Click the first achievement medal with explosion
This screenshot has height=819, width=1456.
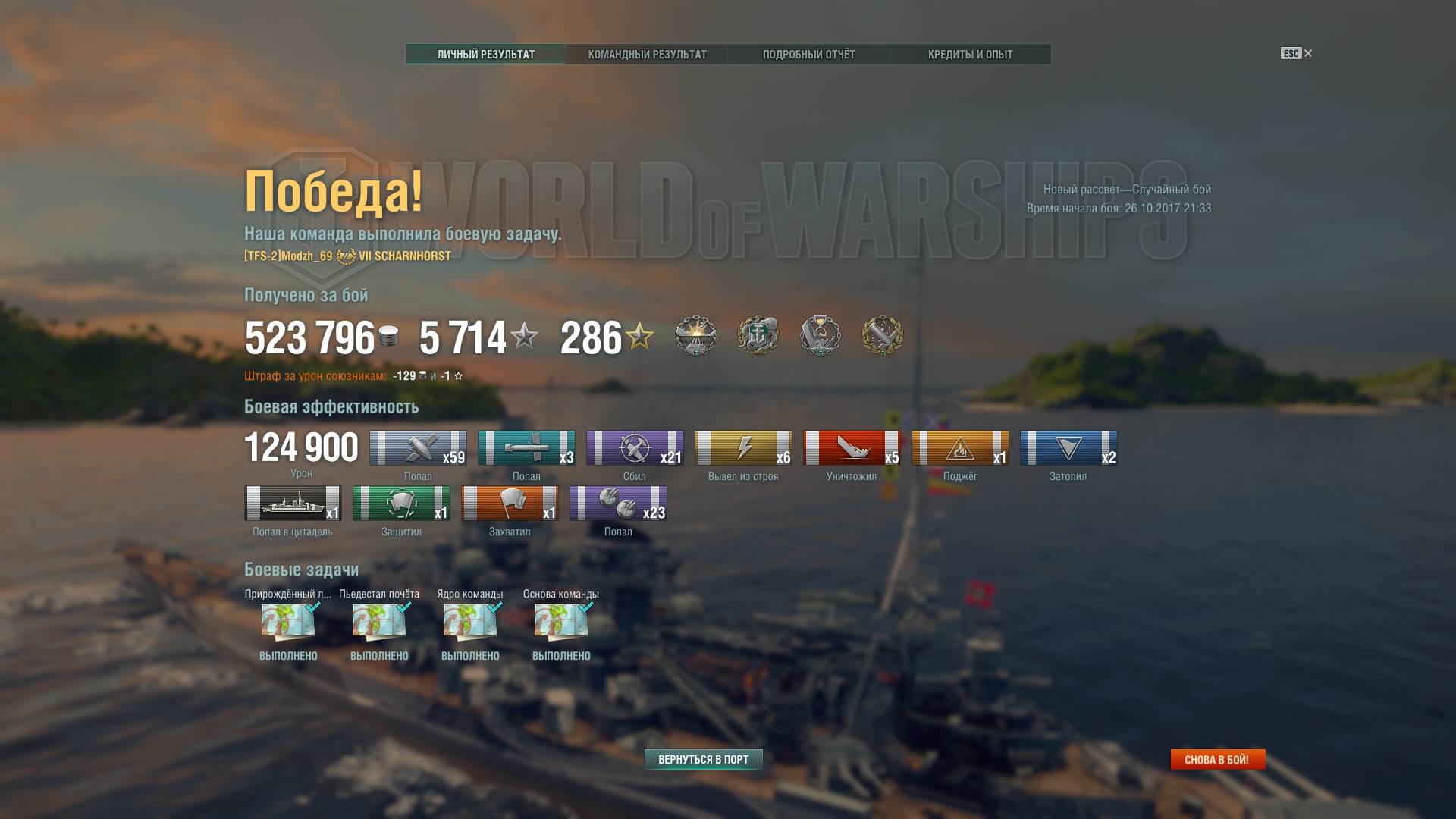pyautogui.click(x=695, y=335)
